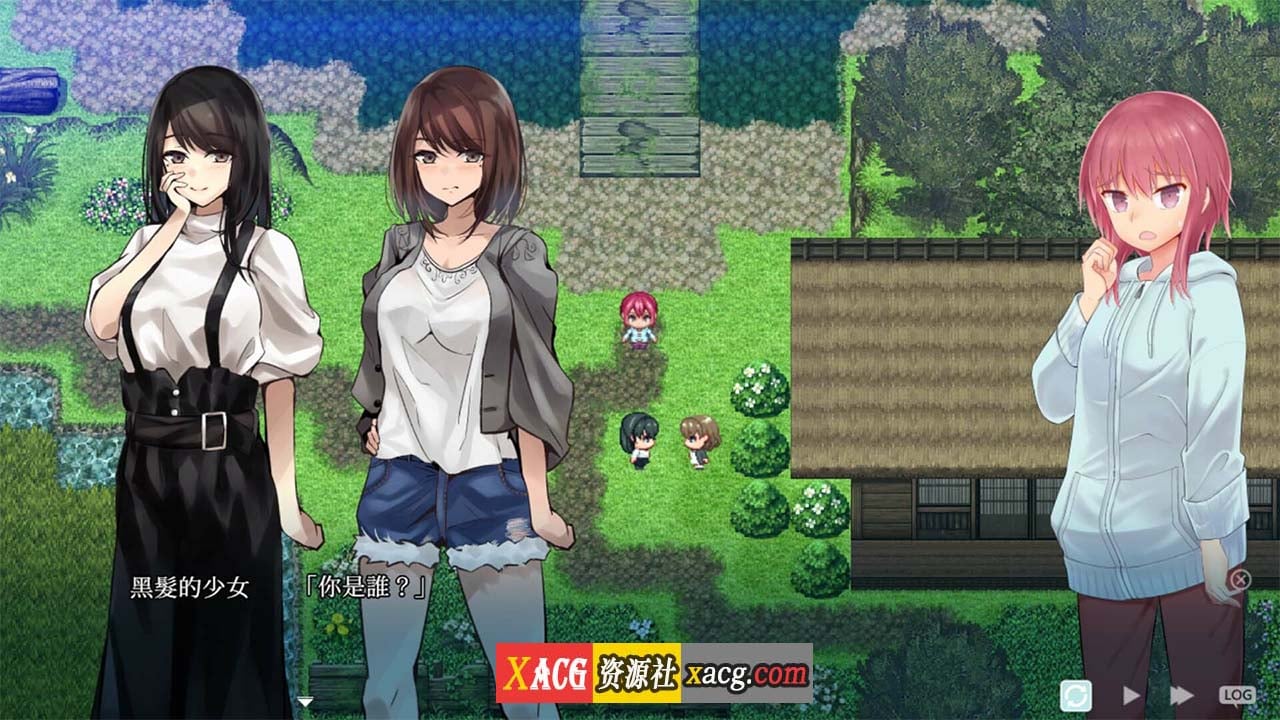
Task: Select the pink-haired chibi sprite on map
Action: 640,320
